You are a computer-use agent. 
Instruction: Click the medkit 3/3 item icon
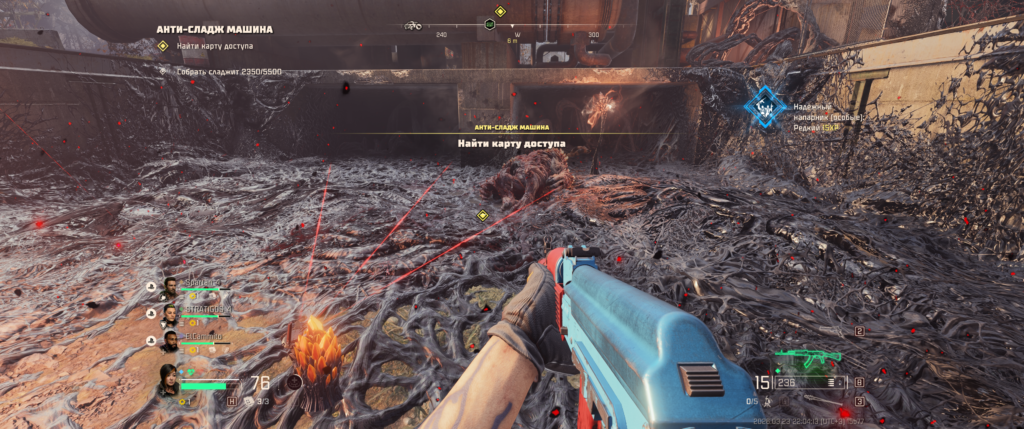point(249,401)
